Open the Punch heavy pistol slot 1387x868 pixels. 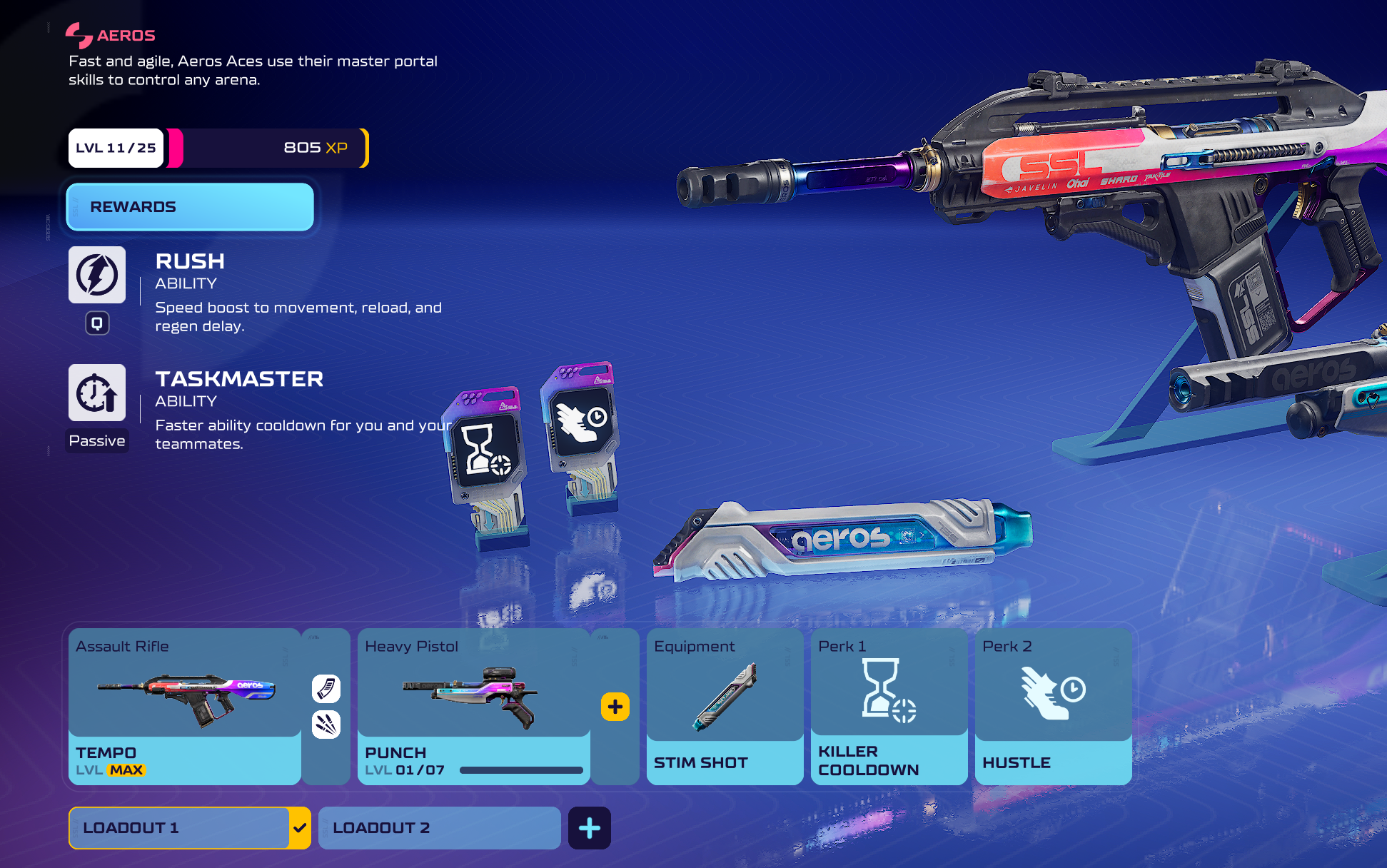click(x=473, y=707)
